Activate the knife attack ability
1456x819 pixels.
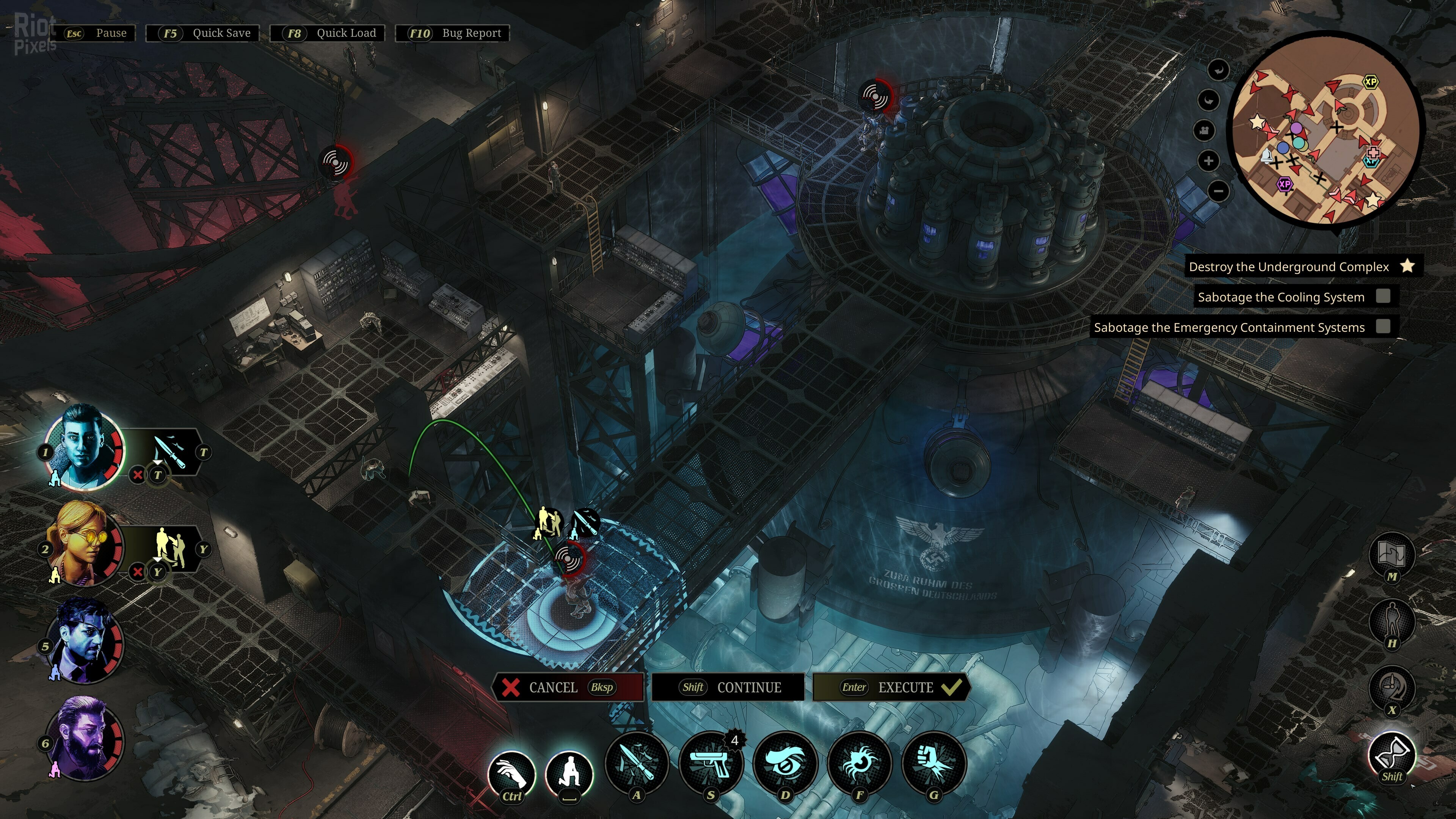637,763
